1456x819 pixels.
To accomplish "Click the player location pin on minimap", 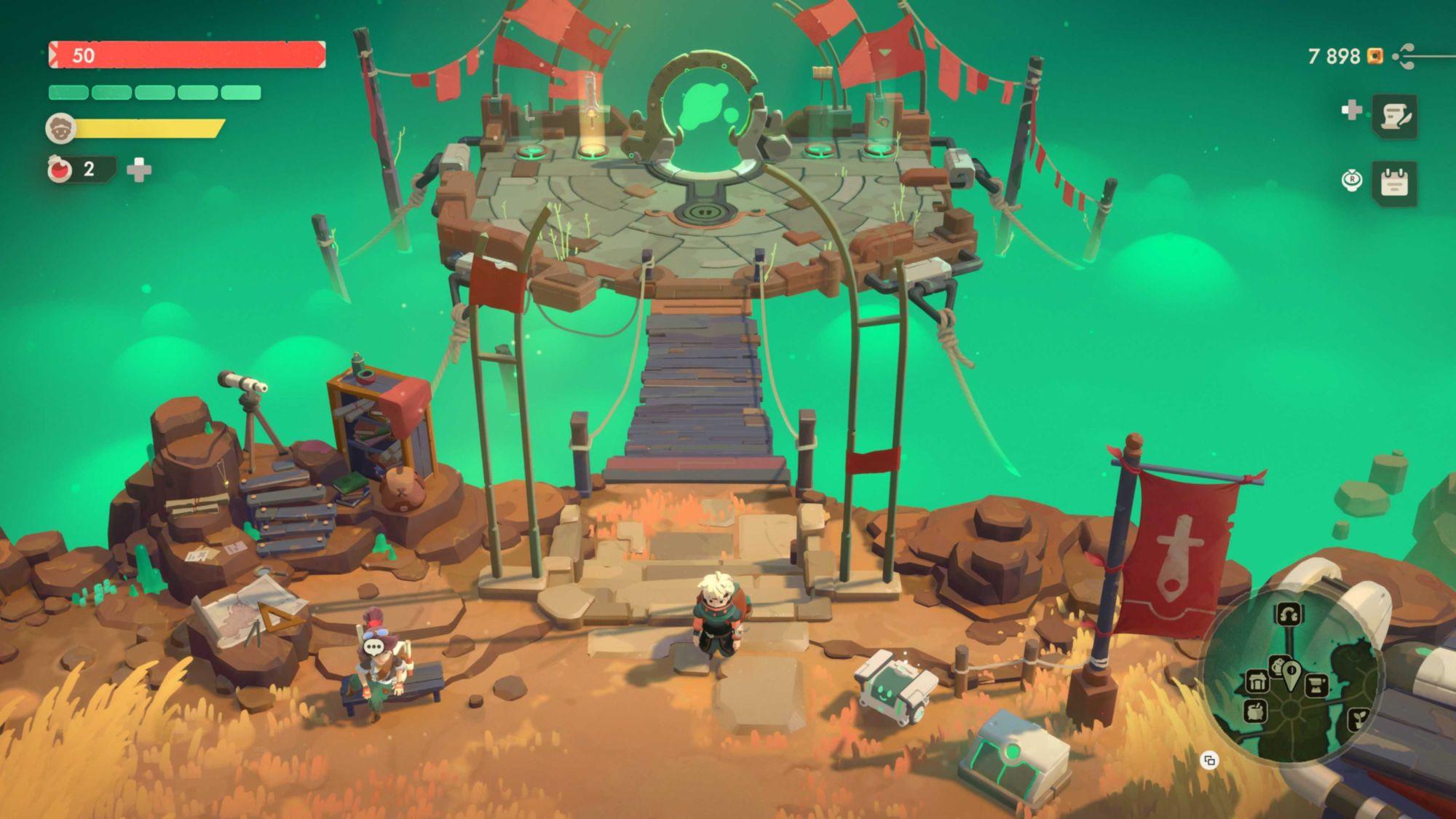I will (1291, 674).
